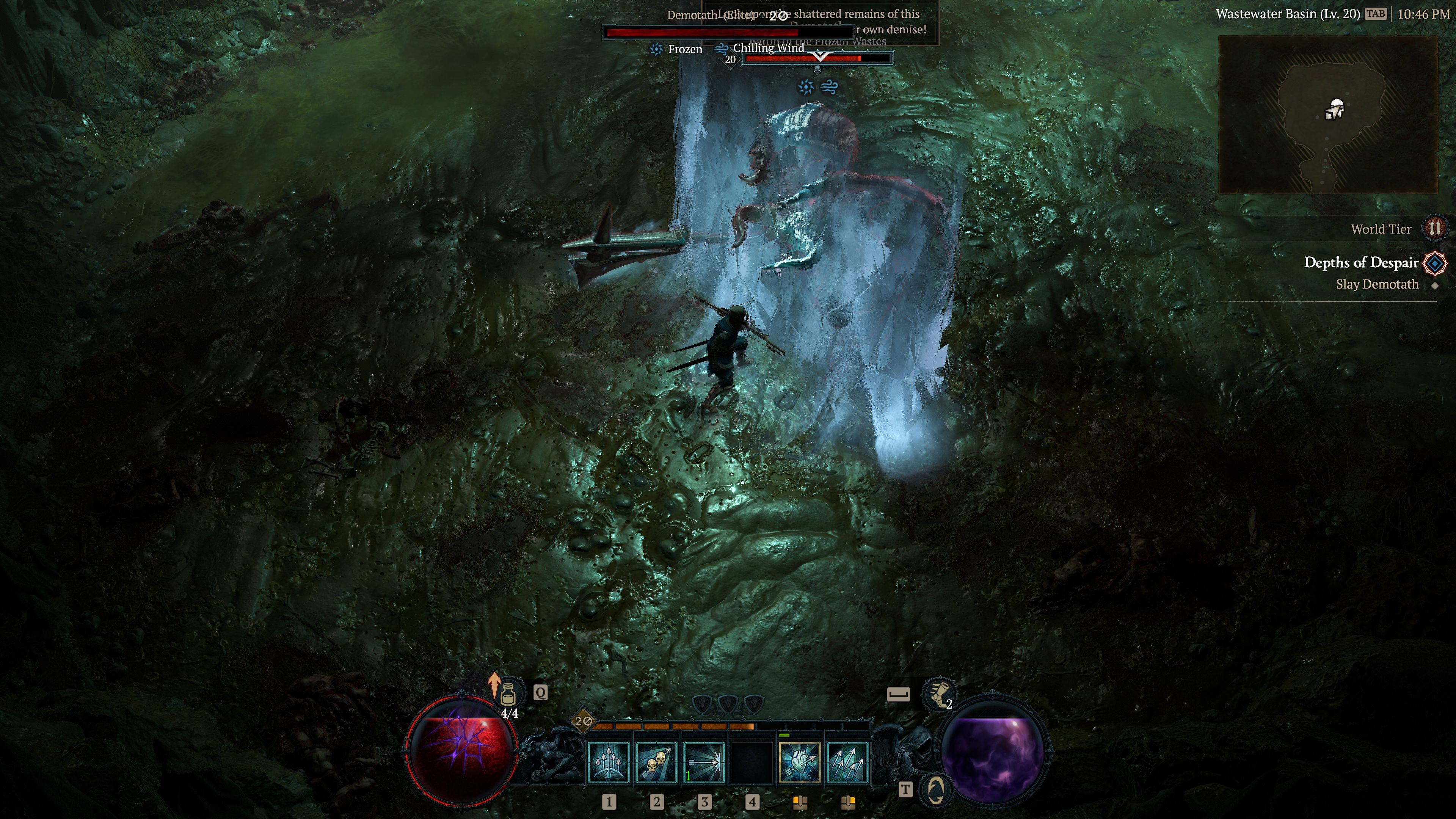Select the Depths of Despair quest title
This screenshot has height=819, width=1456.
point(1360,262)
